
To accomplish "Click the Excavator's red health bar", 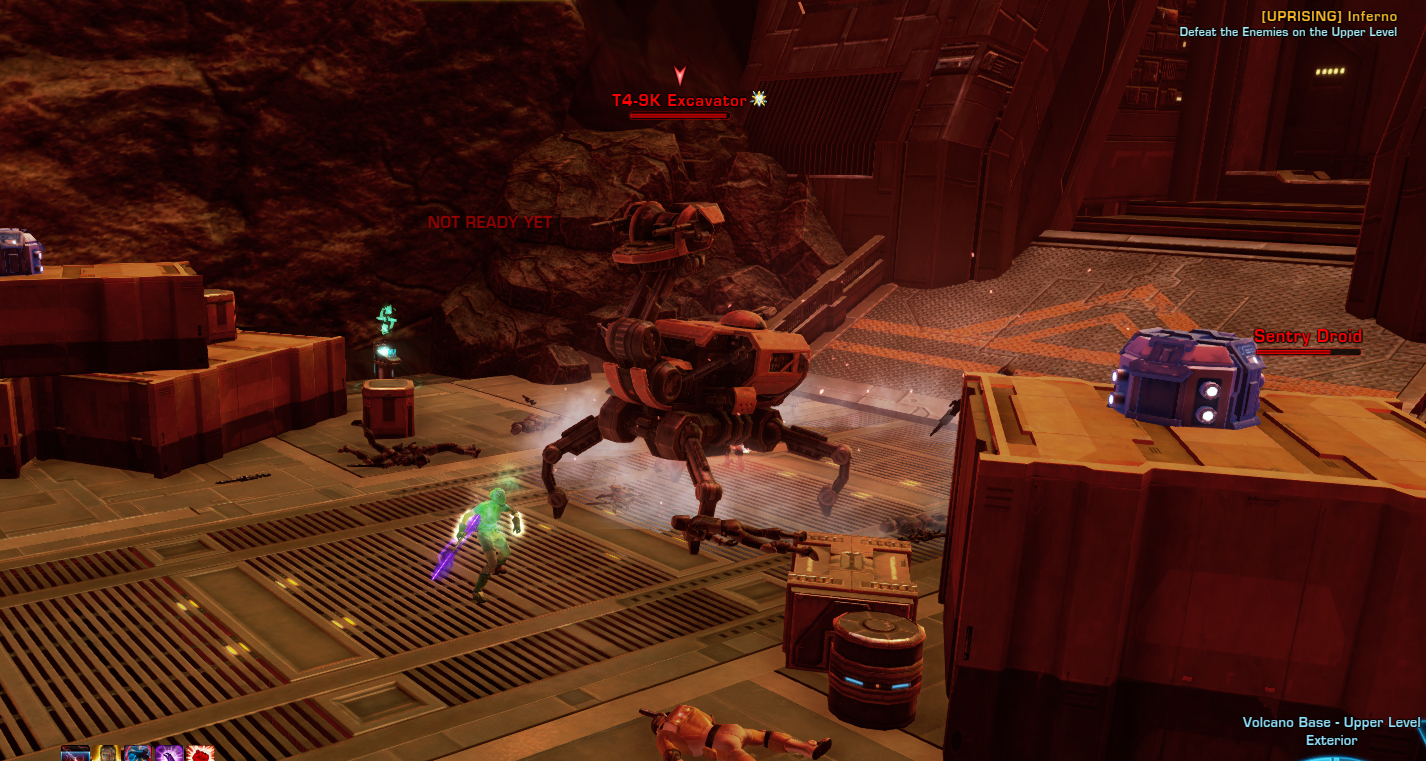I will [678, 113].
